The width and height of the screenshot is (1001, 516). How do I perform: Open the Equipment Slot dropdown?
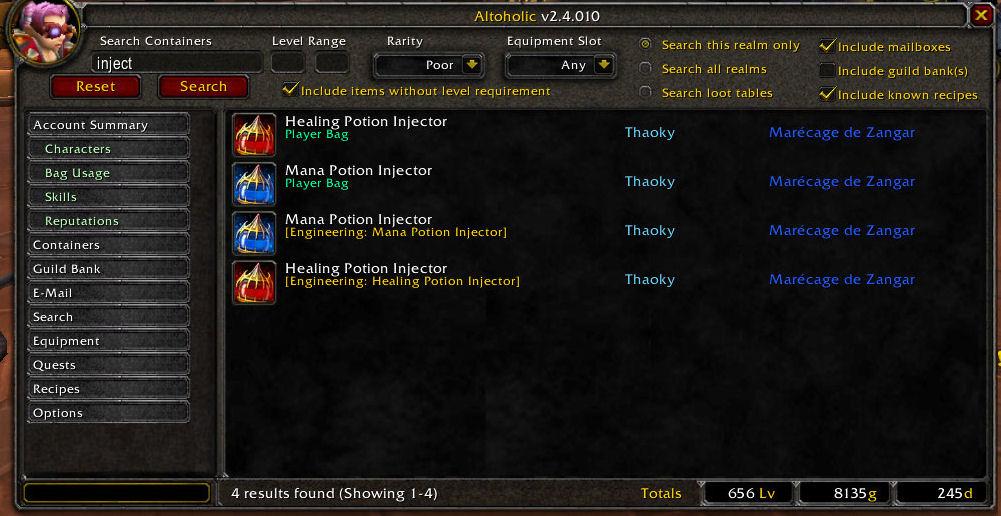[x=603, y=65]
